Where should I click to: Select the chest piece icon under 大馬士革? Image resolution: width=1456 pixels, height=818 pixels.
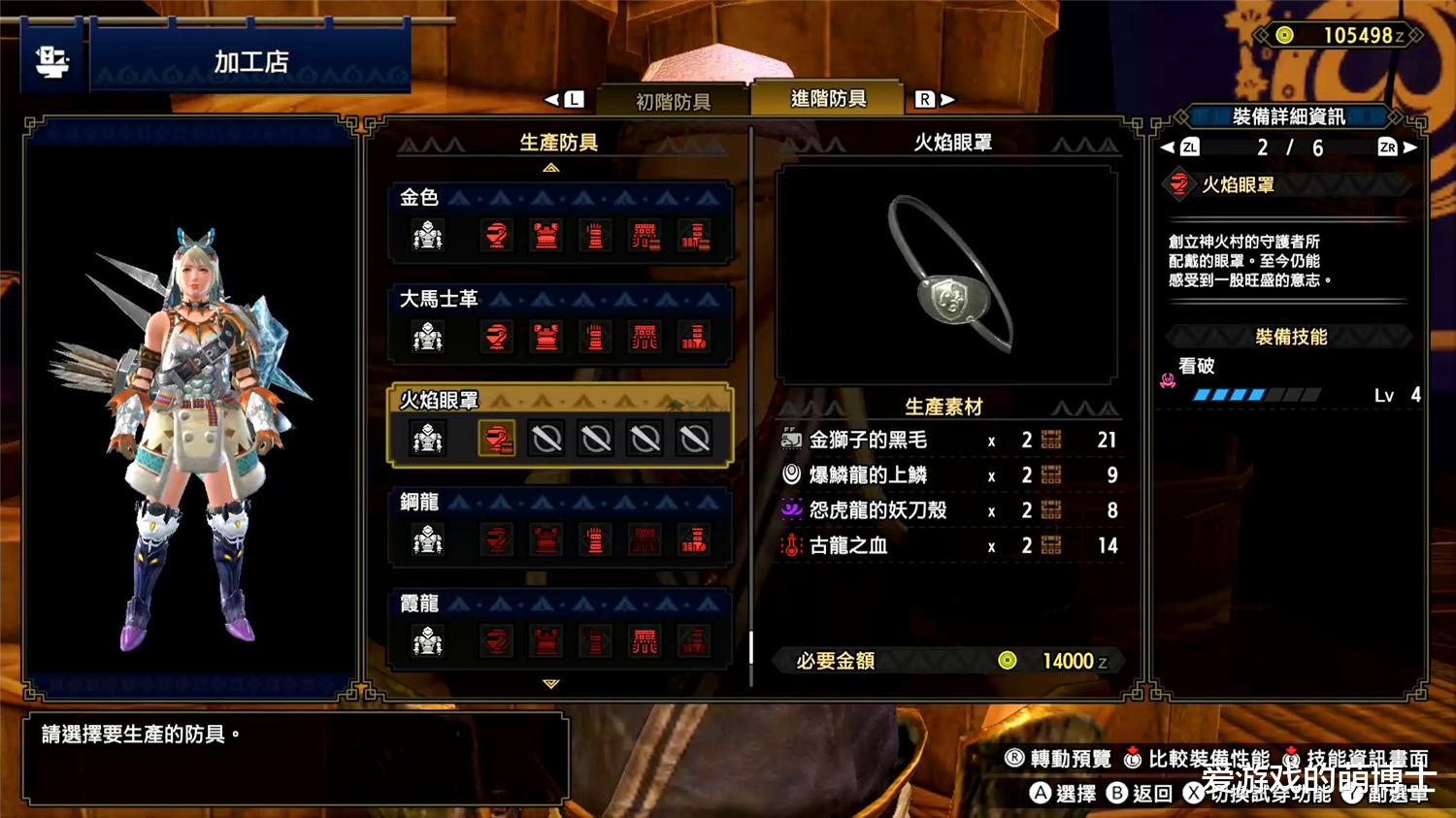point(546,338)
